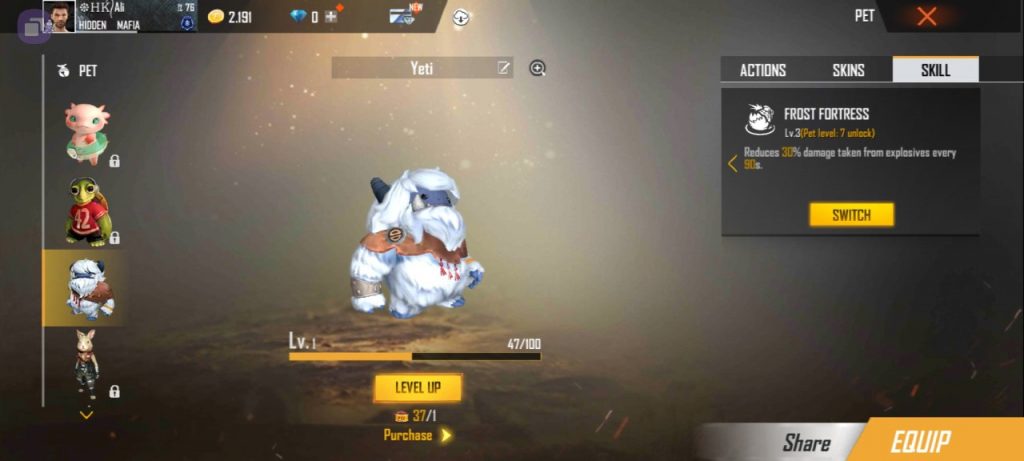Pick the rabbit pet thumbnail

pos(86,364)
